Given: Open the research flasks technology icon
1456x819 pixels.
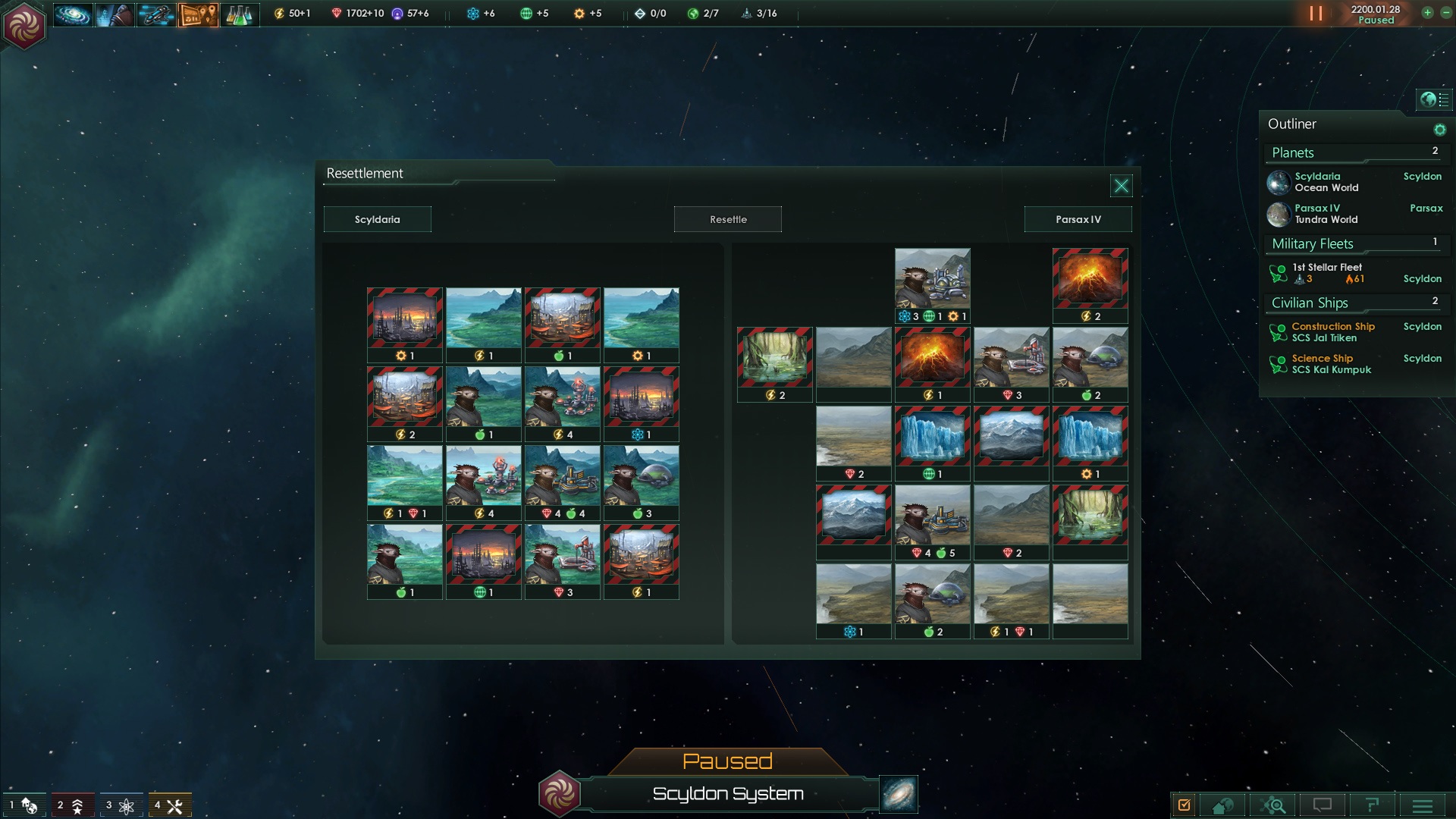Looking at the screenshot, I should pos(240,14).
